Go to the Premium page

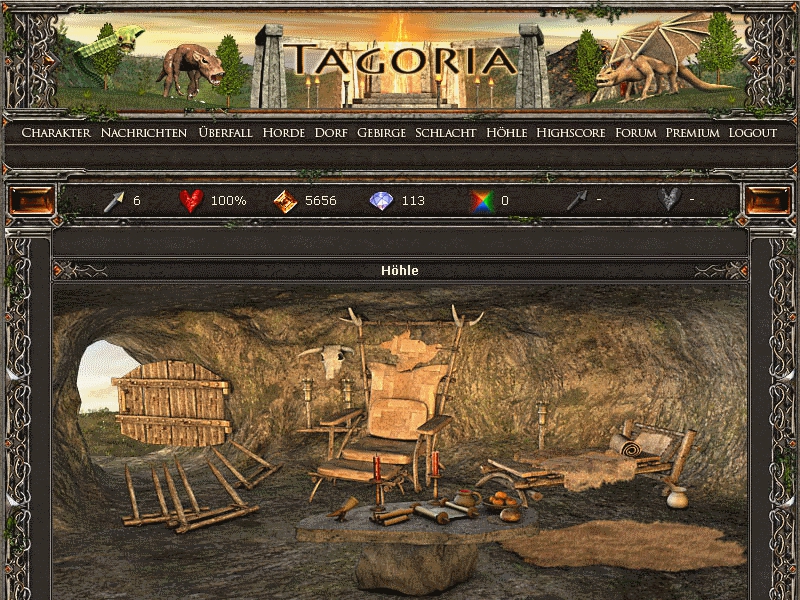(693, 133)
